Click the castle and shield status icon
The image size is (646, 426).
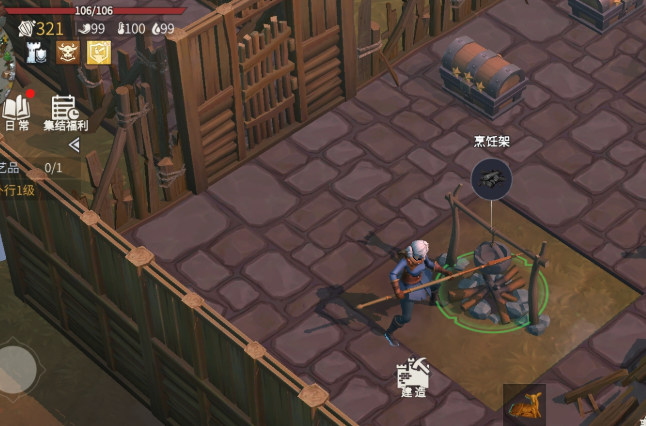pyautogui.click(x=37, y=53)
